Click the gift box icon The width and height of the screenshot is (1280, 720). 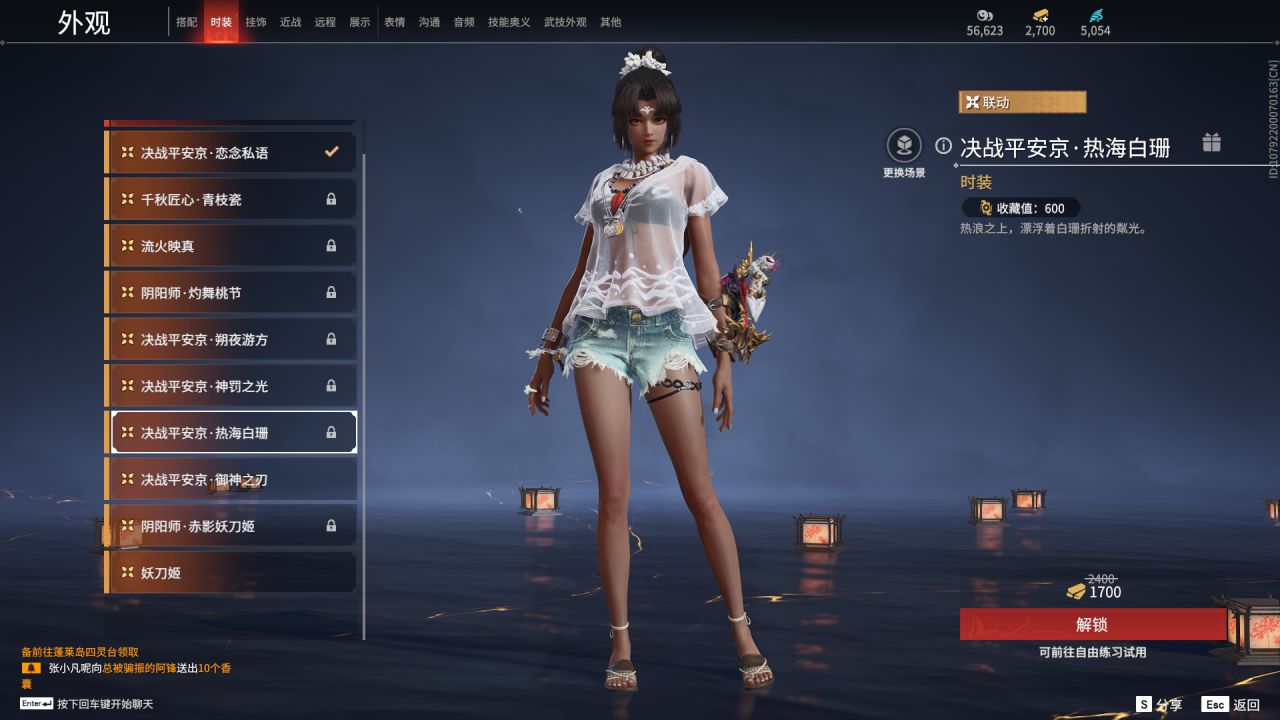click(x=1212, y=142)
